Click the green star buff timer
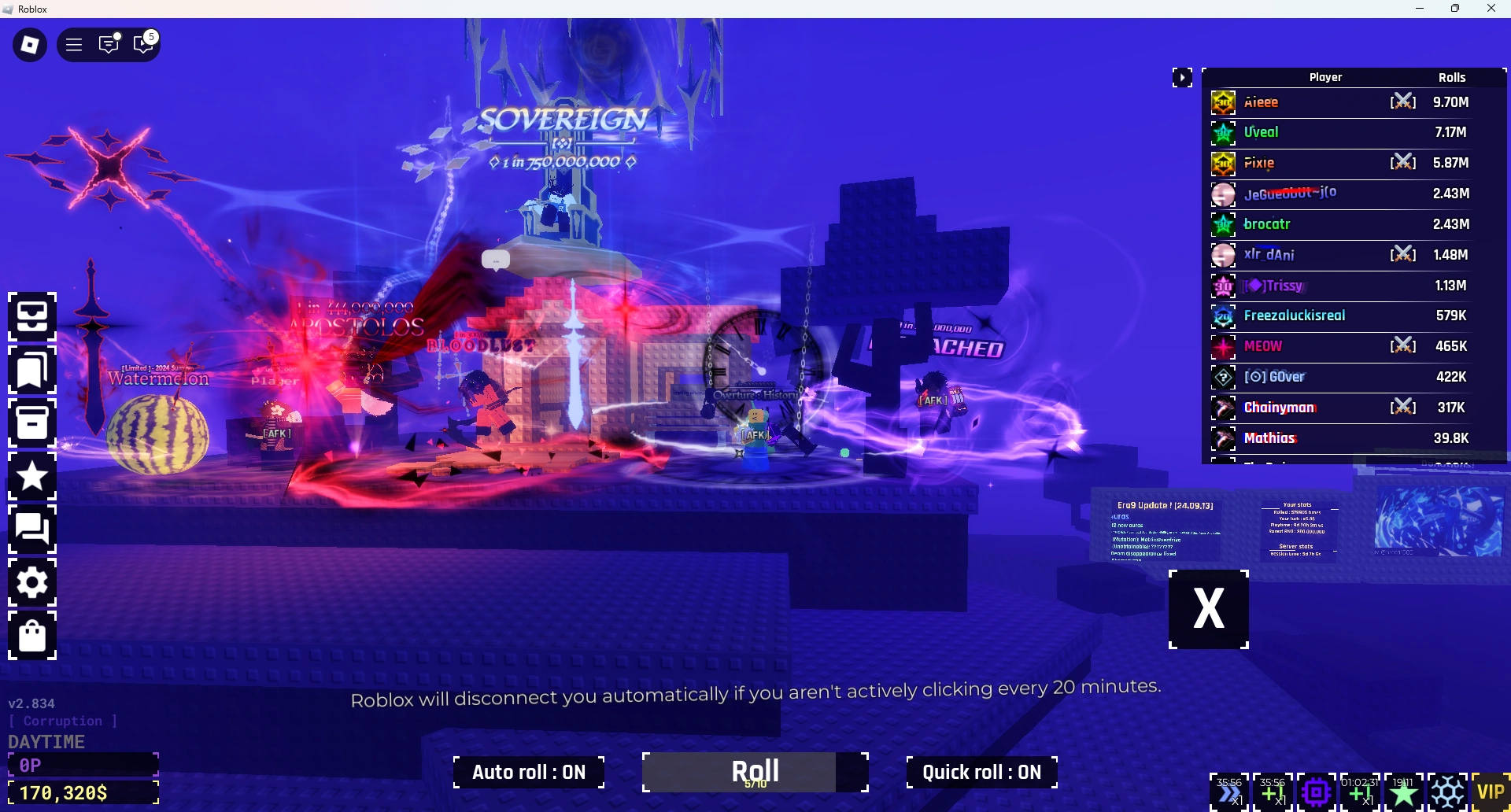Image resolution: width=1511 pixels, height=812 pixels. coord(1405,793)
